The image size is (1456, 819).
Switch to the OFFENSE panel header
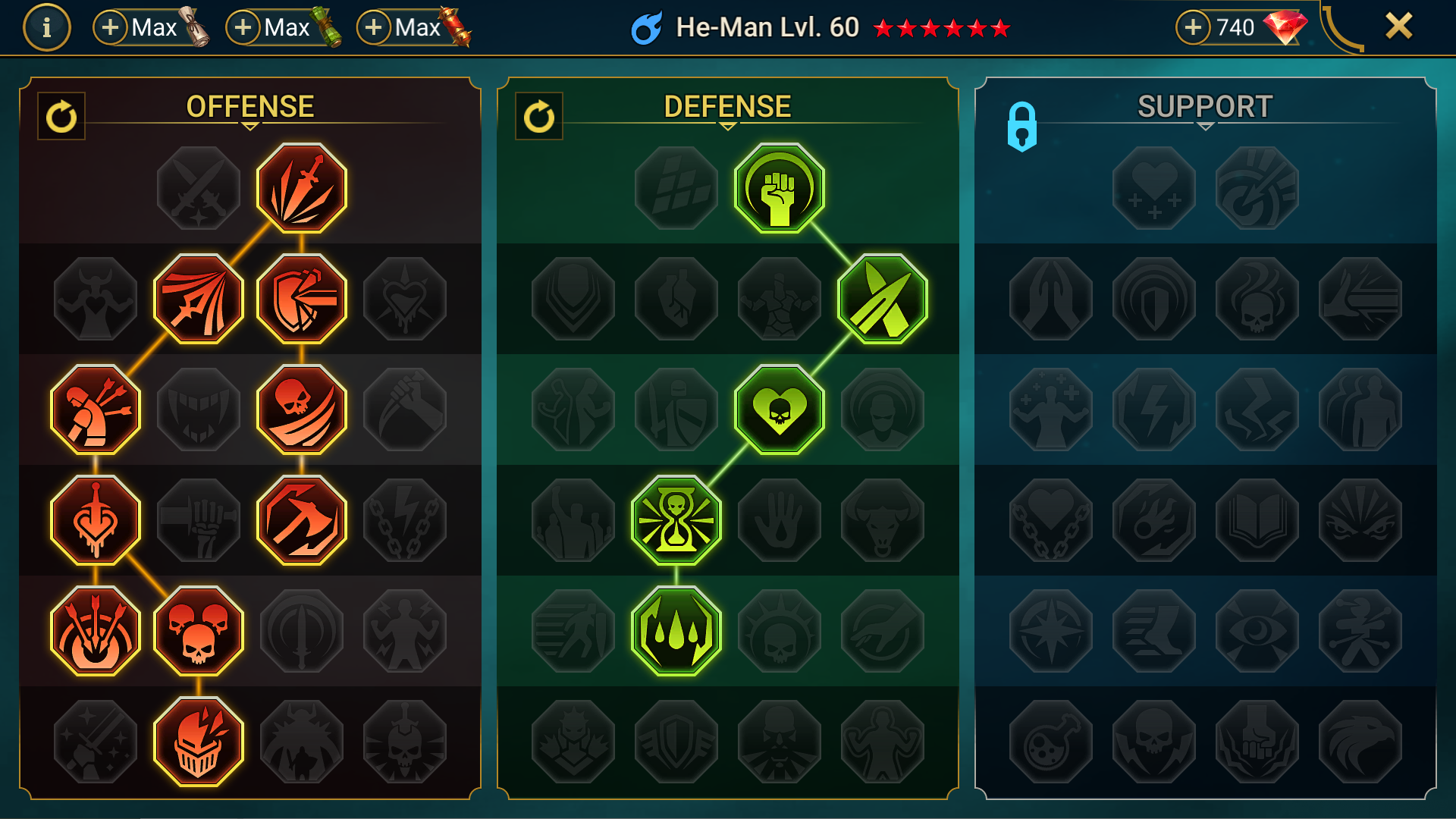[250, 105]
